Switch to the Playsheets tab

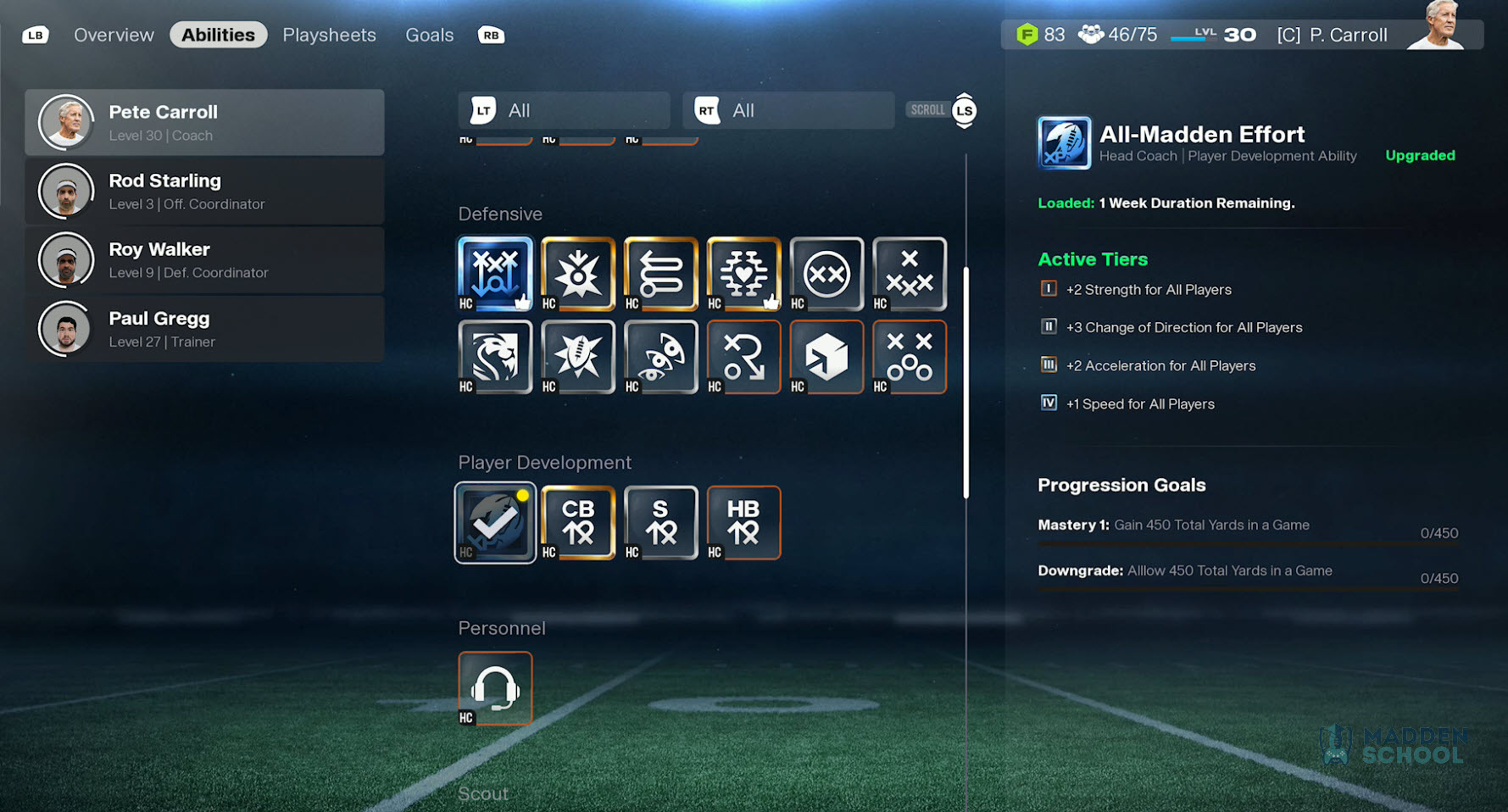329,35
